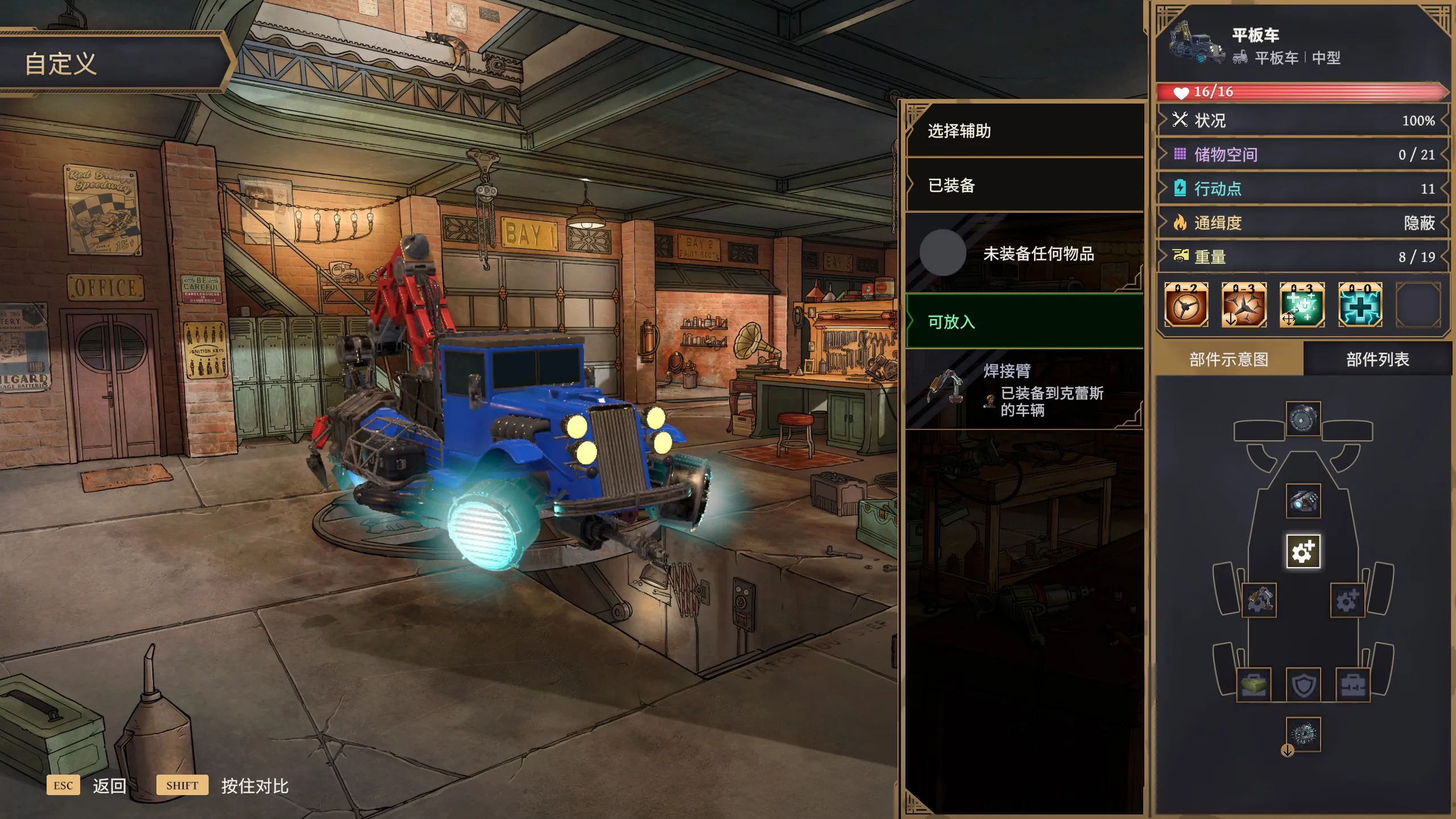The height and width of the screenshot is (819, 1456).
Task: Switch to the 部件列表 tab
Action: (x=1377, y=359)
